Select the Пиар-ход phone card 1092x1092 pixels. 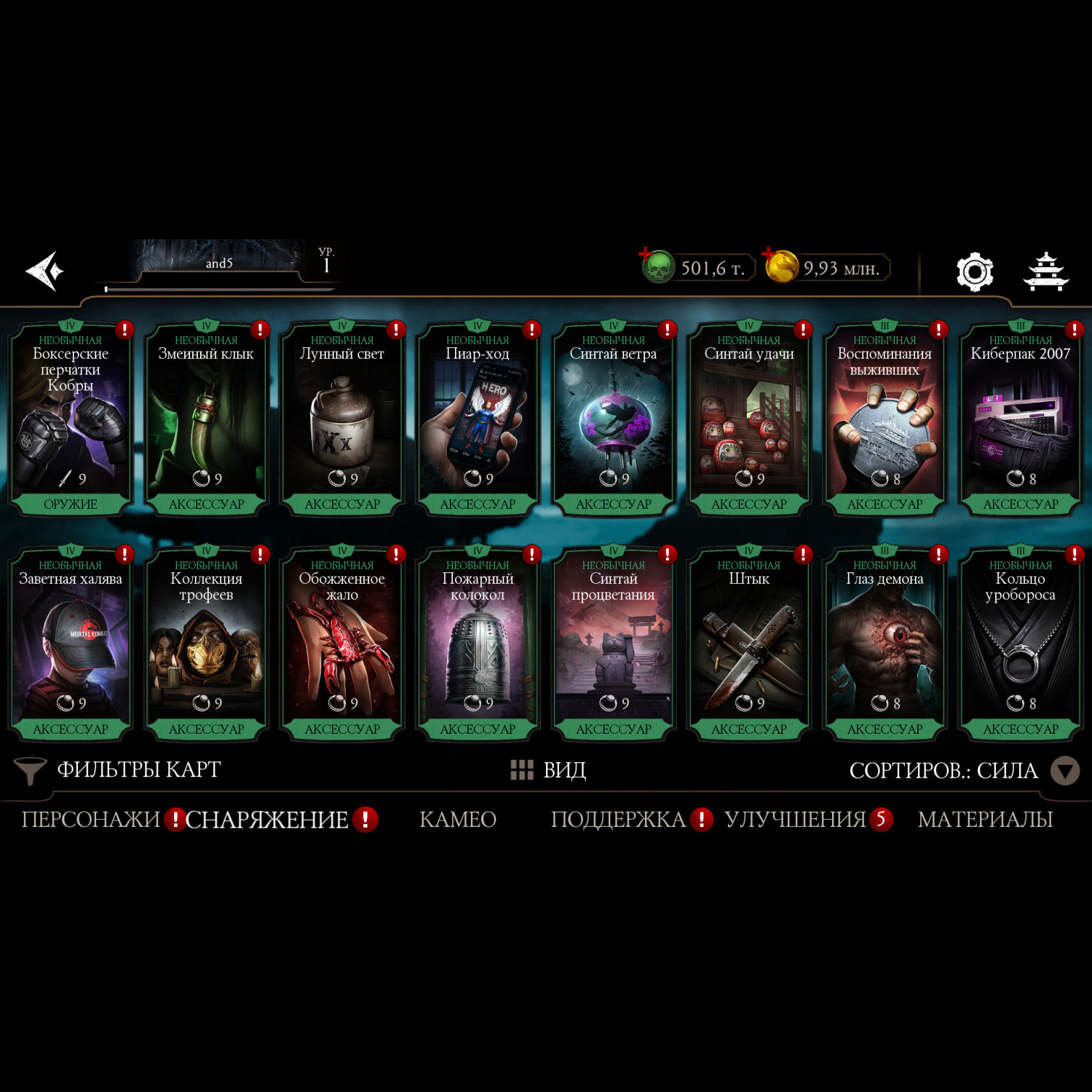(x=478, y=419)
